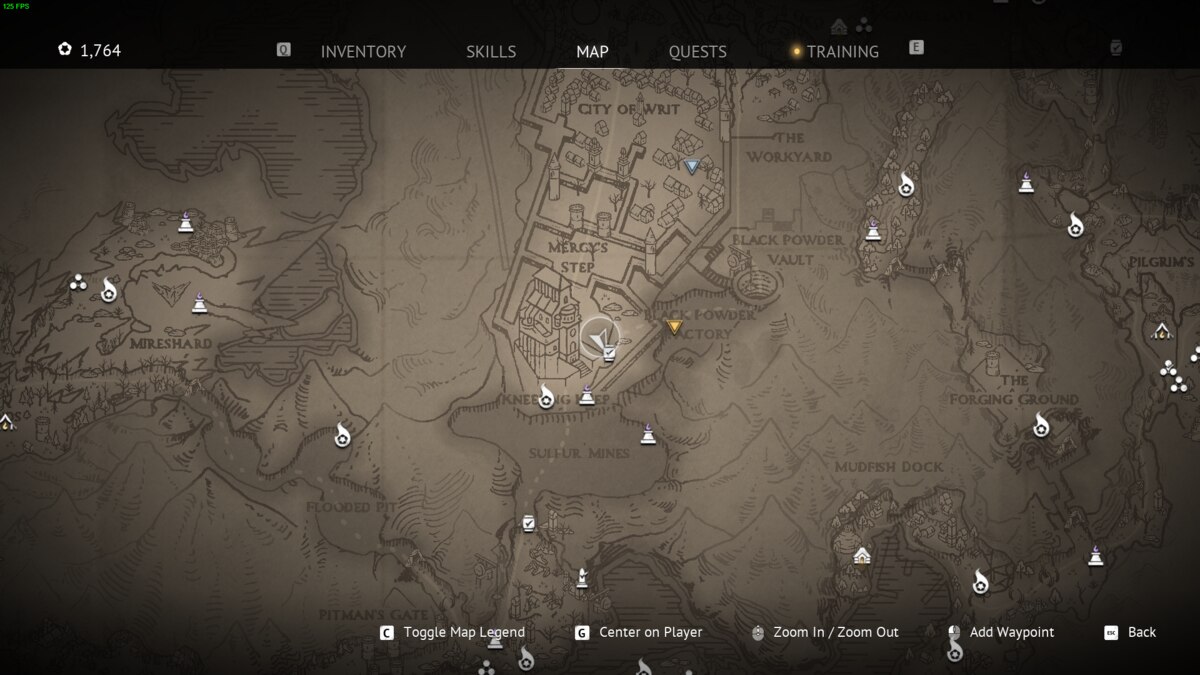Screen dimensions: 1200x675
Task: Select the house marker near Mudfish Dock
Action: (862, 556)
